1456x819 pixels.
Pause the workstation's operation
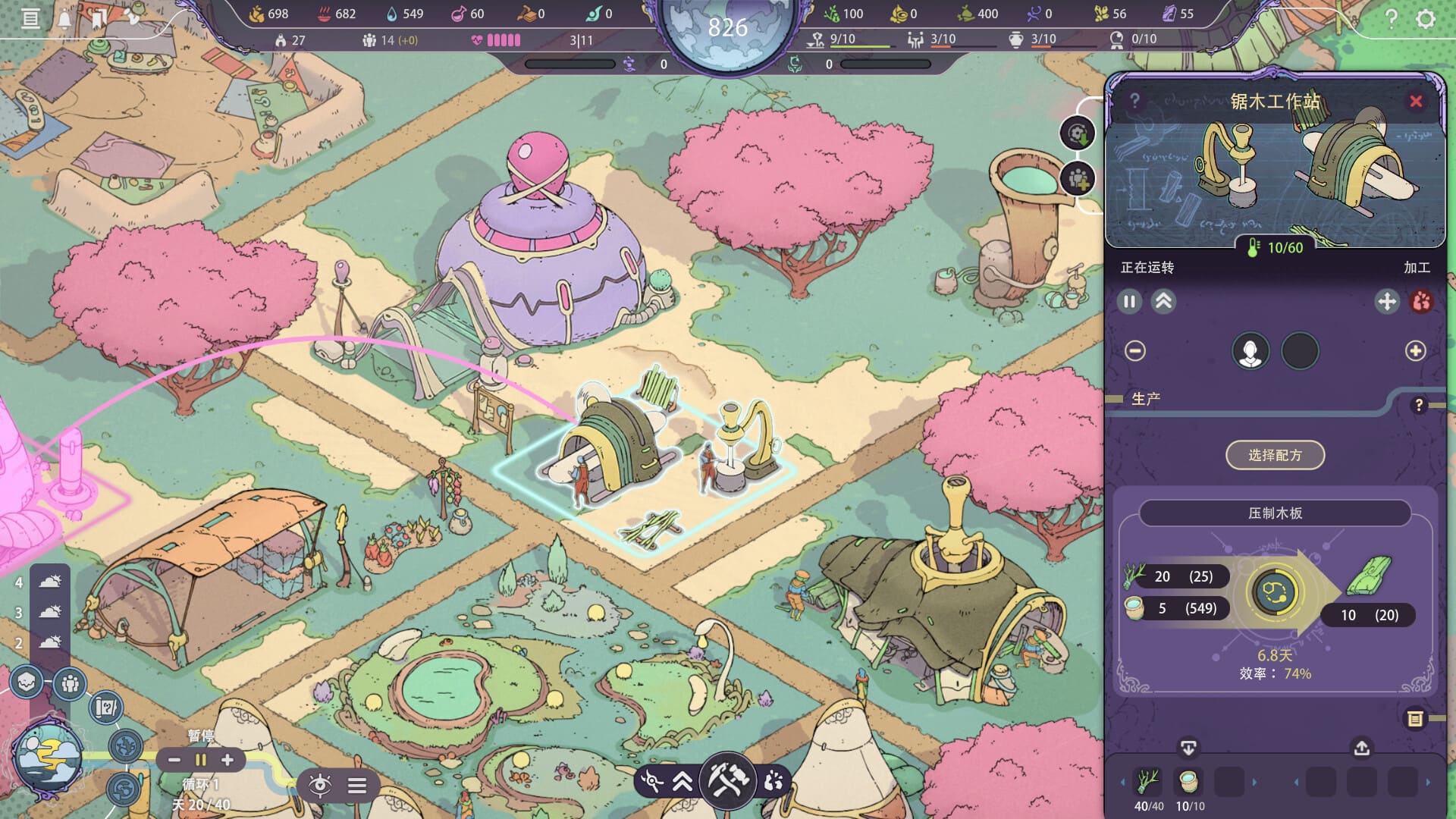[x=1129, y=302]
